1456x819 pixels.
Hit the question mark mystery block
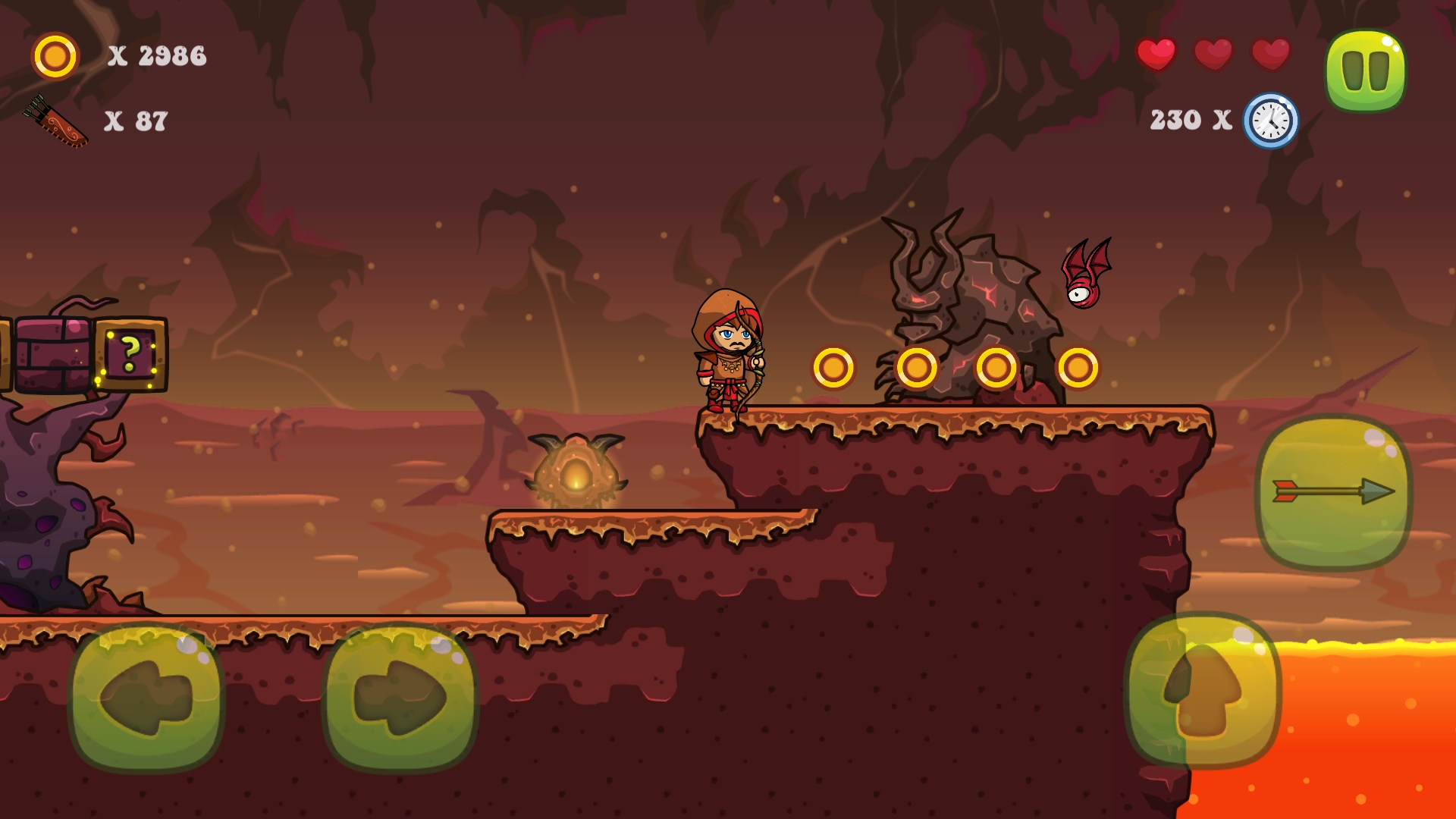[129, 355]
